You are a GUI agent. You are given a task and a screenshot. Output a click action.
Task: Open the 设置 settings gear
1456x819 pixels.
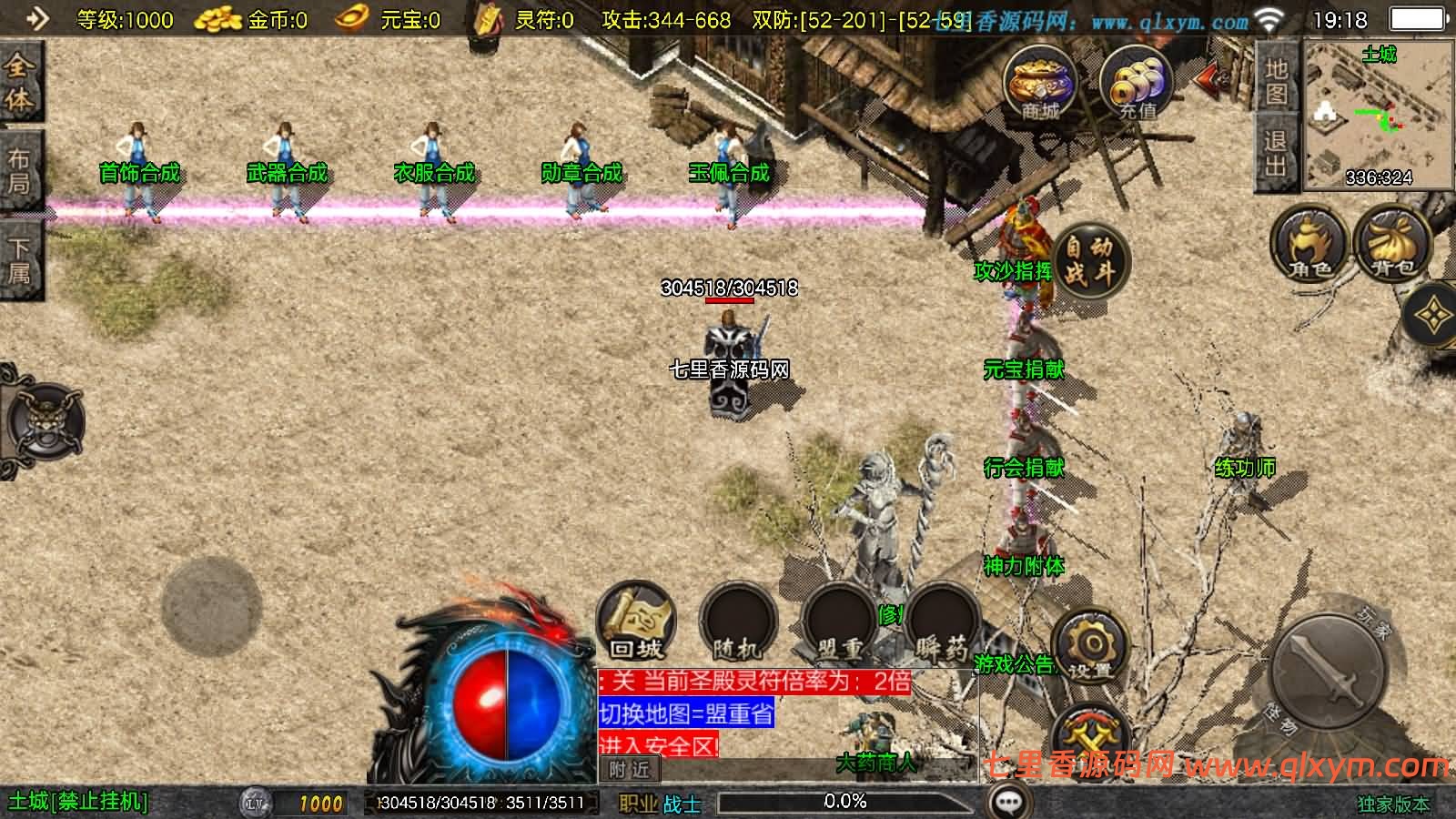click(1089, 647)
